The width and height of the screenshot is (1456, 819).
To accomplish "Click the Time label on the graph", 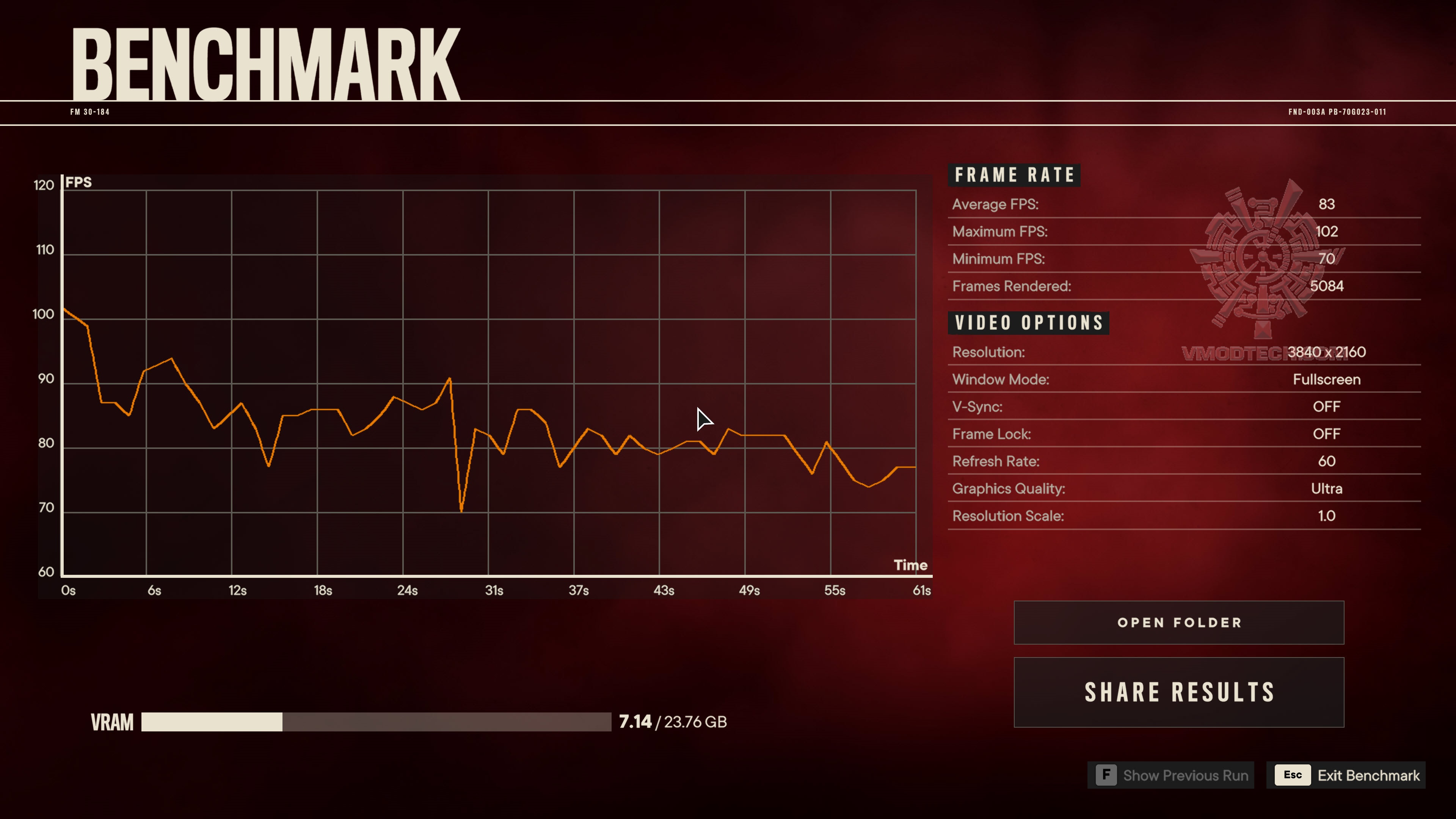I will 911,565.
